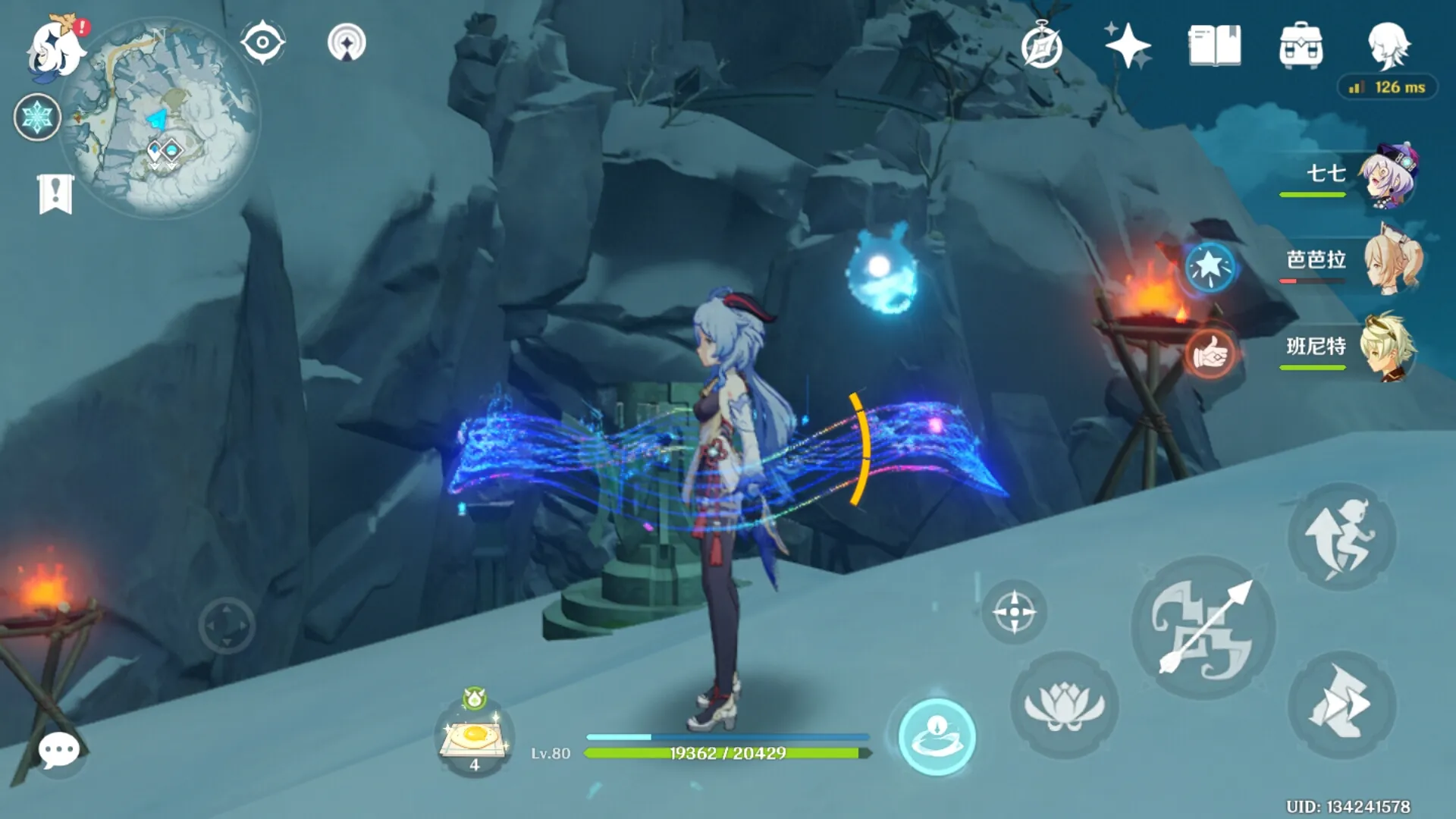Image resolution: width=1456 pixels, height=819 pixels.
Task: Open the Adventurer Handbook book icon
Action: (x=1215, y=45)
